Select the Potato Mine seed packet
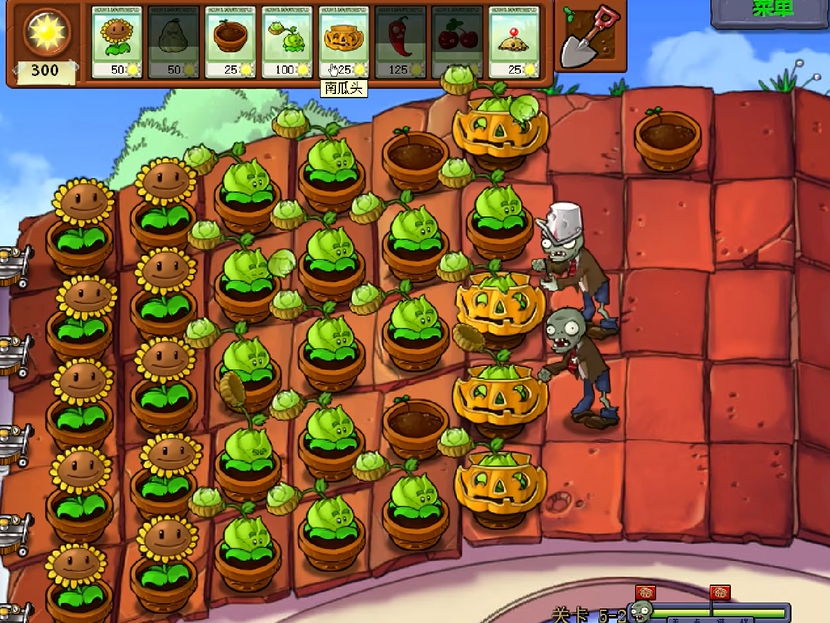 tap(514, 42)
